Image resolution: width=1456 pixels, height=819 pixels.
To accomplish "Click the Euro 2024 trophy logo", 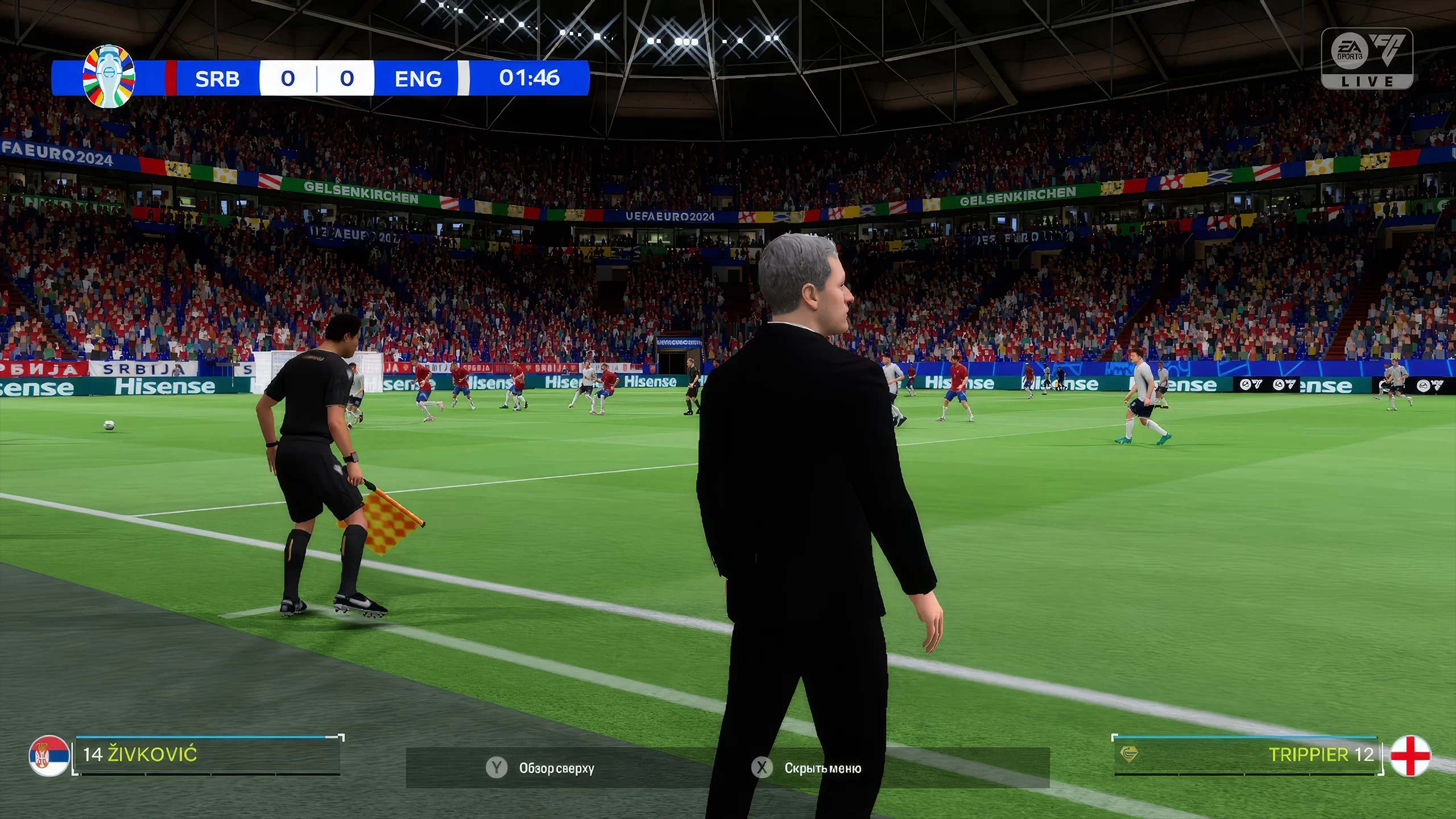I will pyautogui.click(x=109, y=77).
